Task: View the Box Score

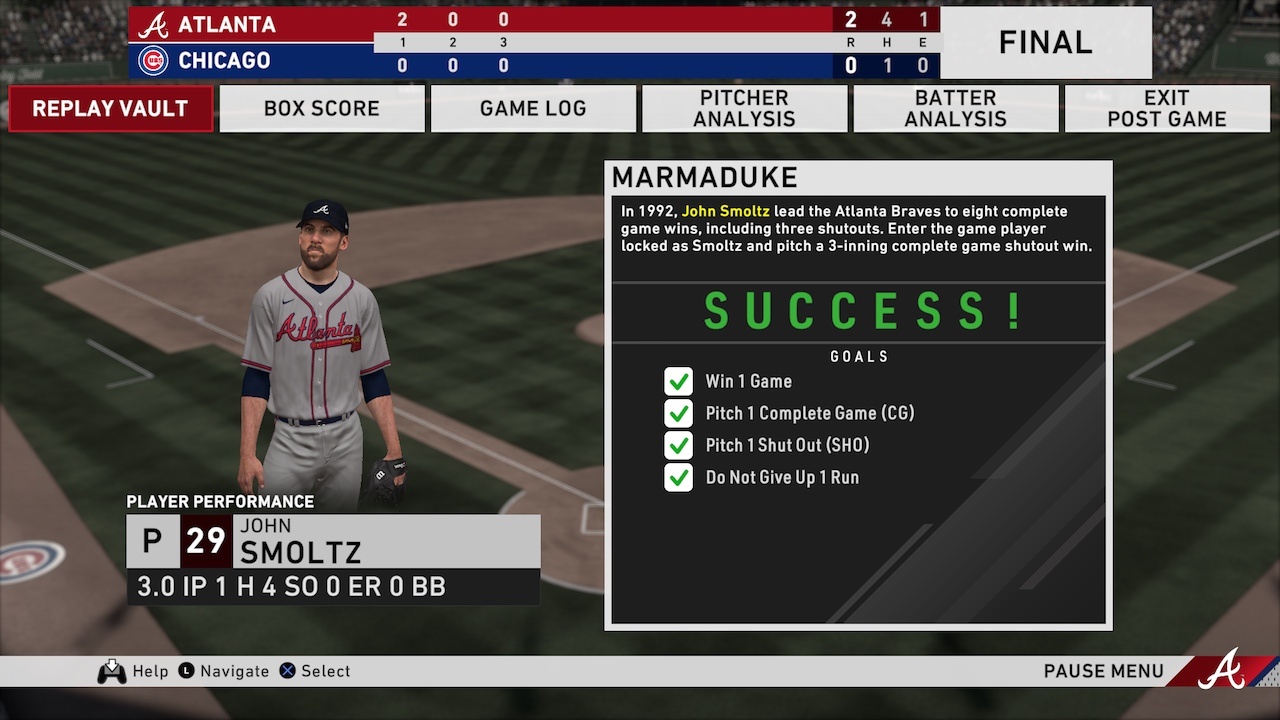Action: tap(322, 108)
